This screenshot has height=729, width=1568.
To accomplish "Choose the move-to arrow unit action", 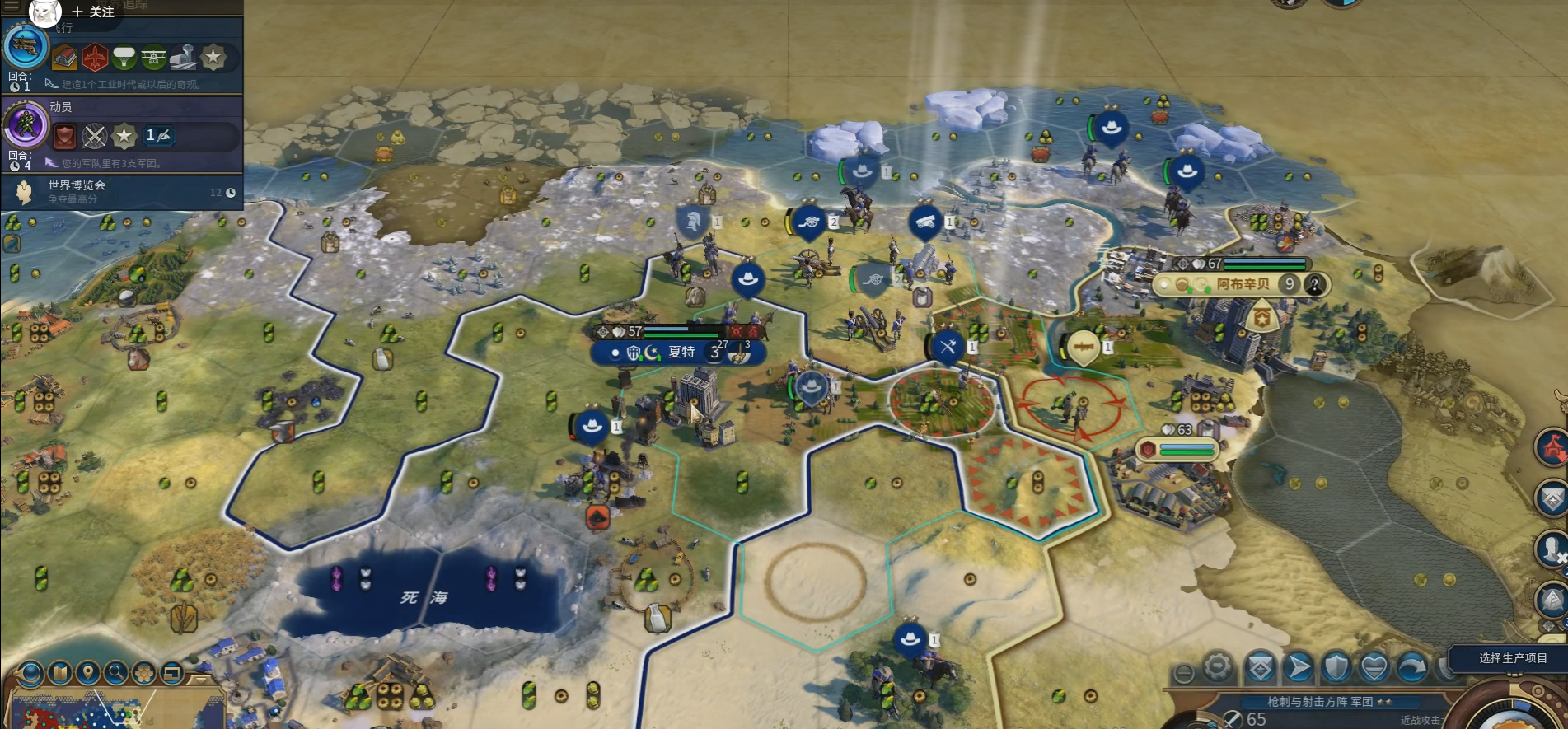I will click(x=1299, y=667).
